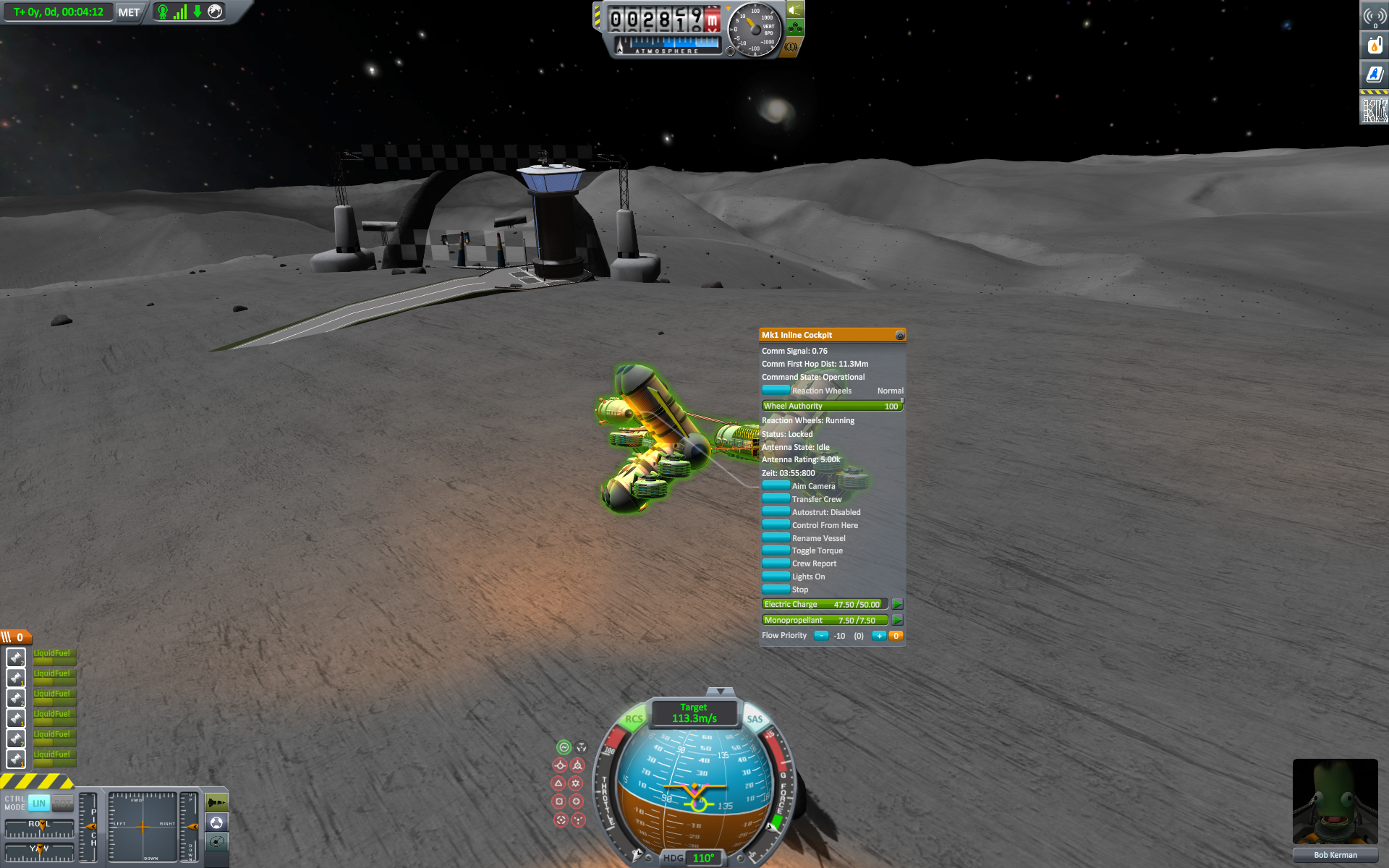Toggle RCS on the navball

point(634,719)
